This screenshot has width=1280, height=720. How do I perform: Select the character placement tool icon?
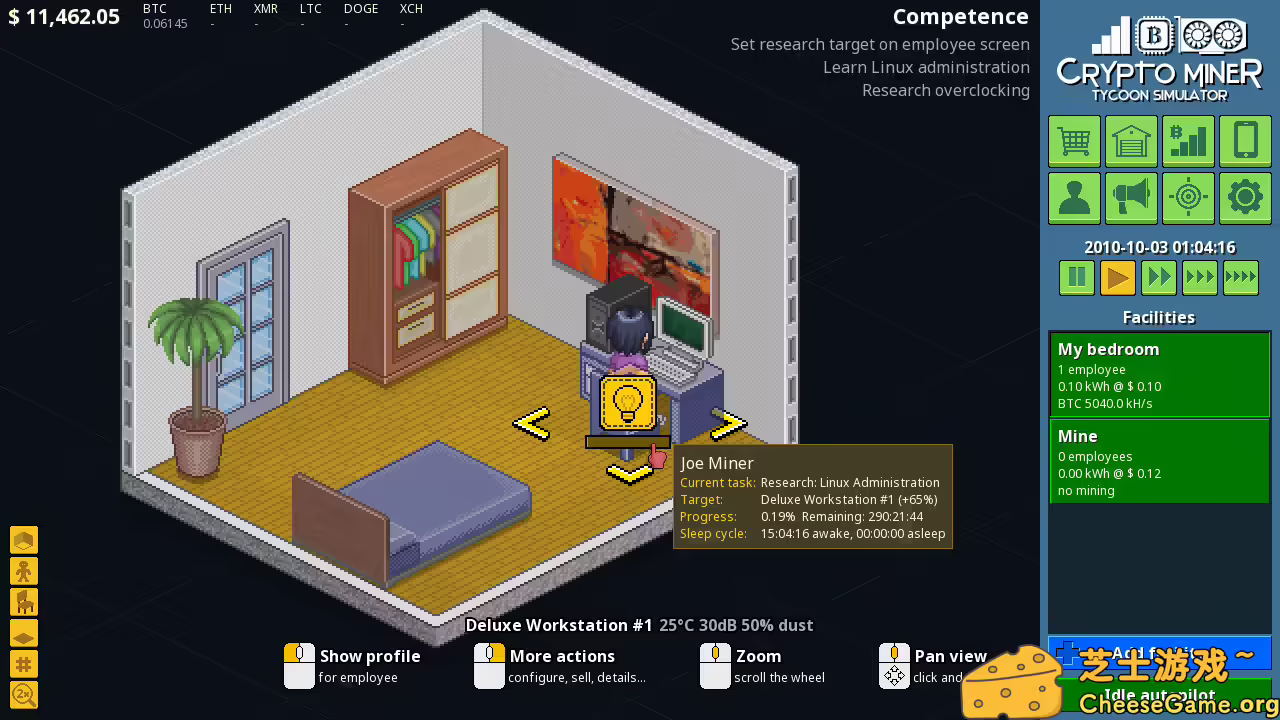point(24,570)
